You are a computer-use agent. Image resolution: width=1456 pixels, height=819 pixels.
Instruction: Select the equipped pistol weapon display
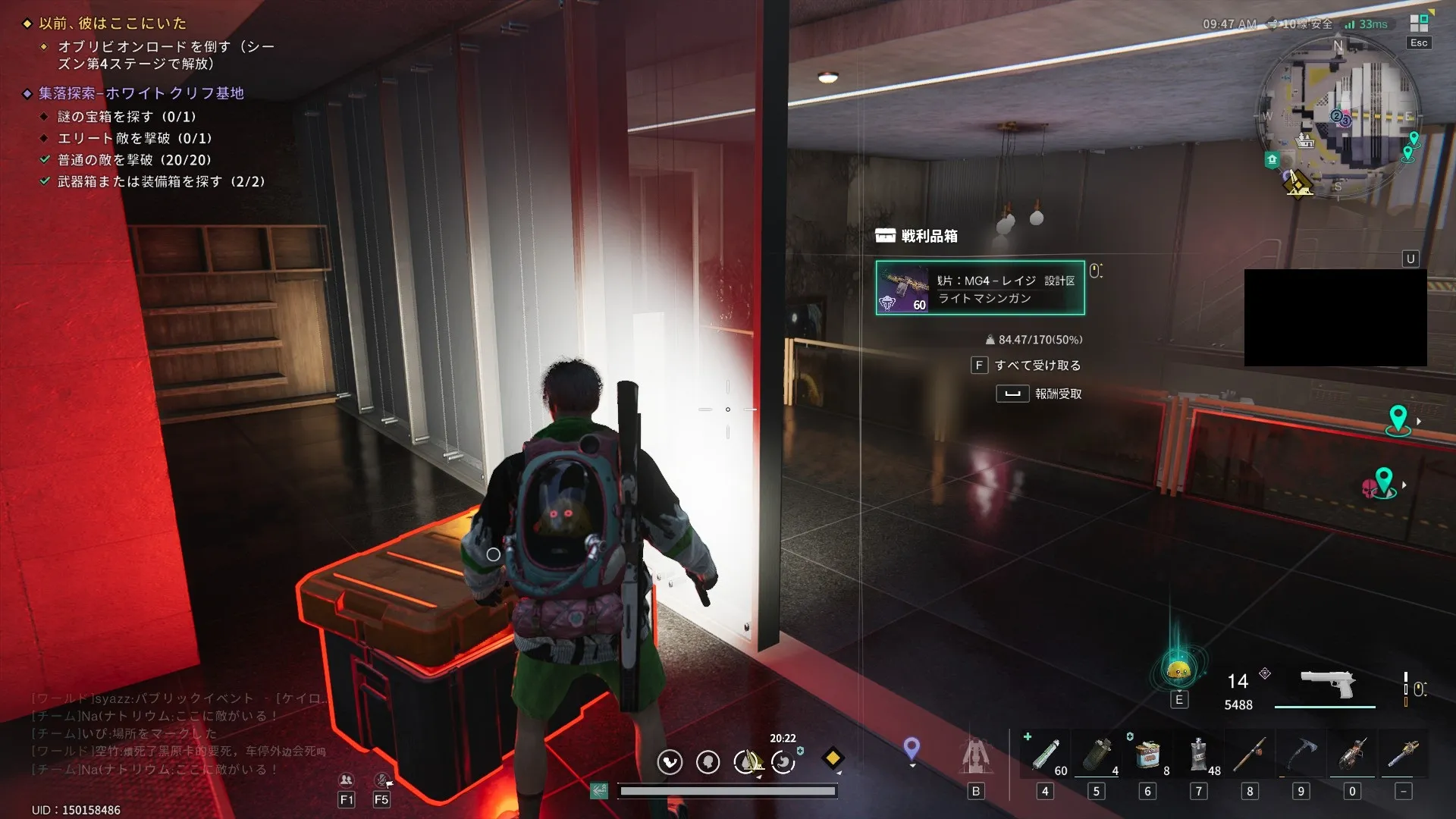coord(1326,685)
